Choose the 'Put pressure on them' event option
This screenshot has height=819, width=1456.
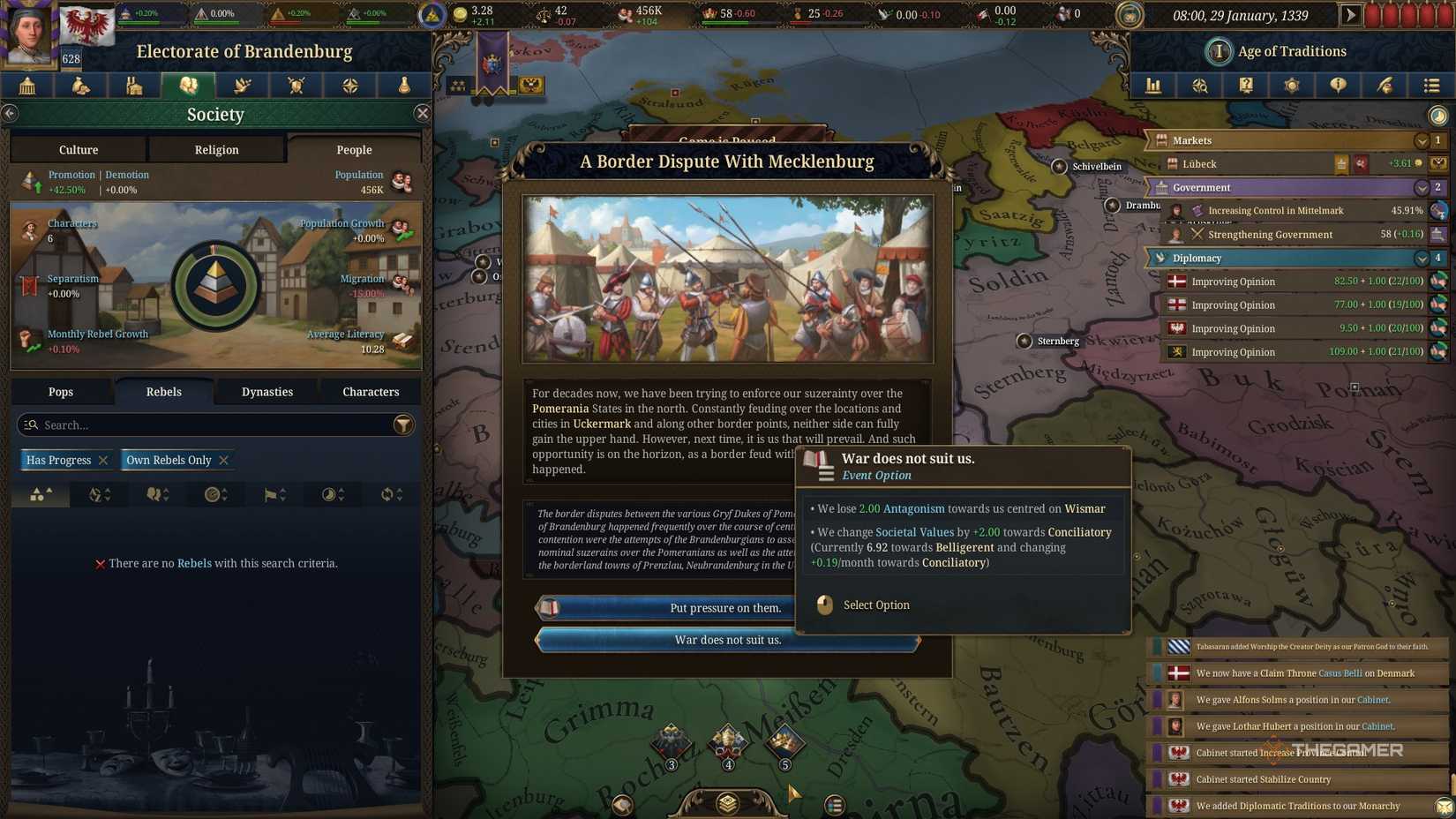click(725, 607)
